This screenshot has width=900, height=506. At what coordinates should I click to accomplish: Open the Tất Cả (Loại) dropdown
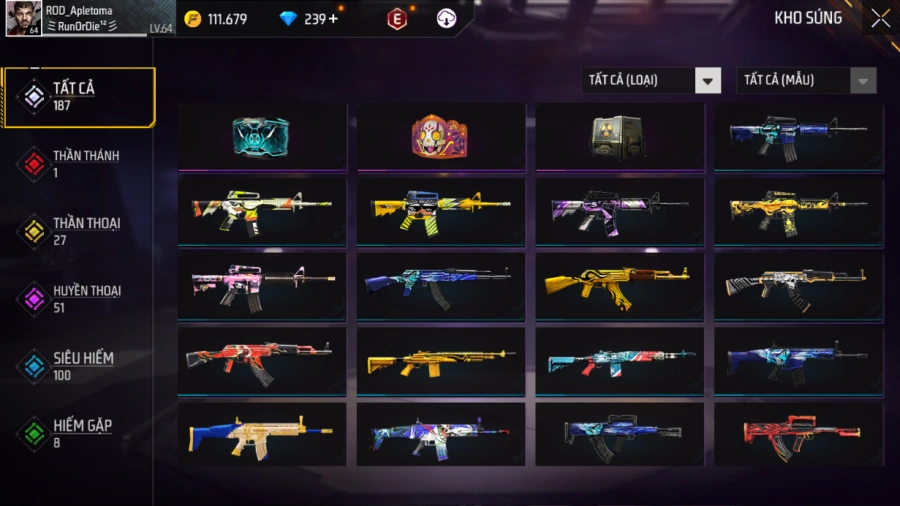[x=651, y=80]
